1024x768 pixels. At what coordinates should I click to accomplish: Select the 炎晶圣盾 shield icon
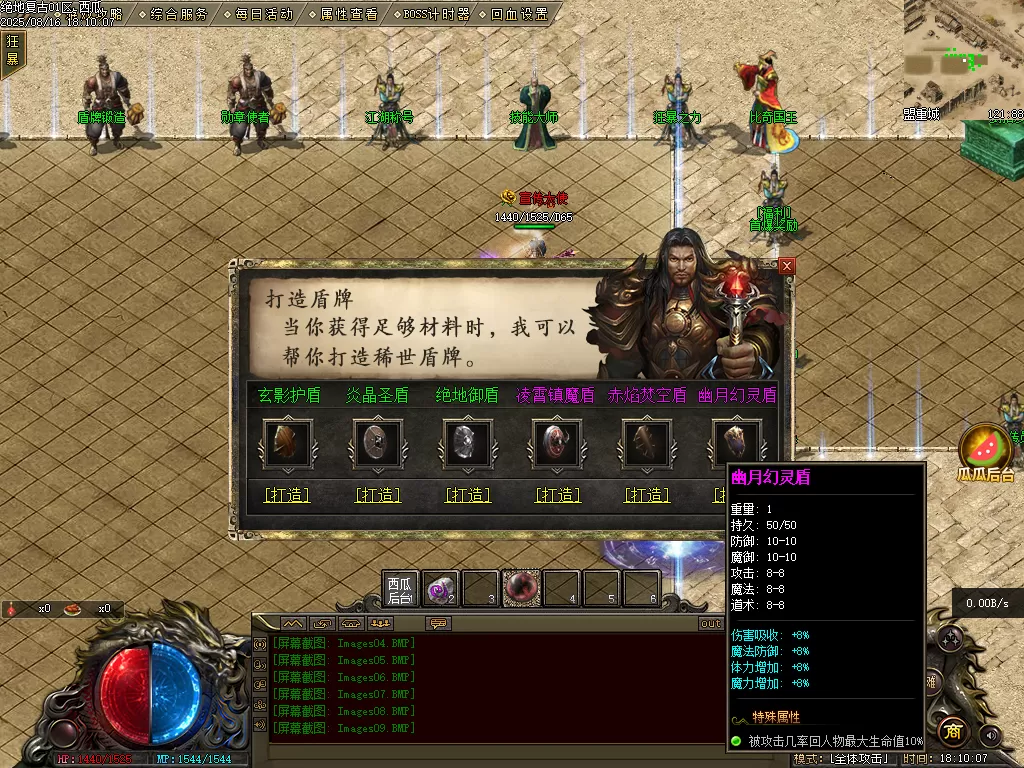378,443
